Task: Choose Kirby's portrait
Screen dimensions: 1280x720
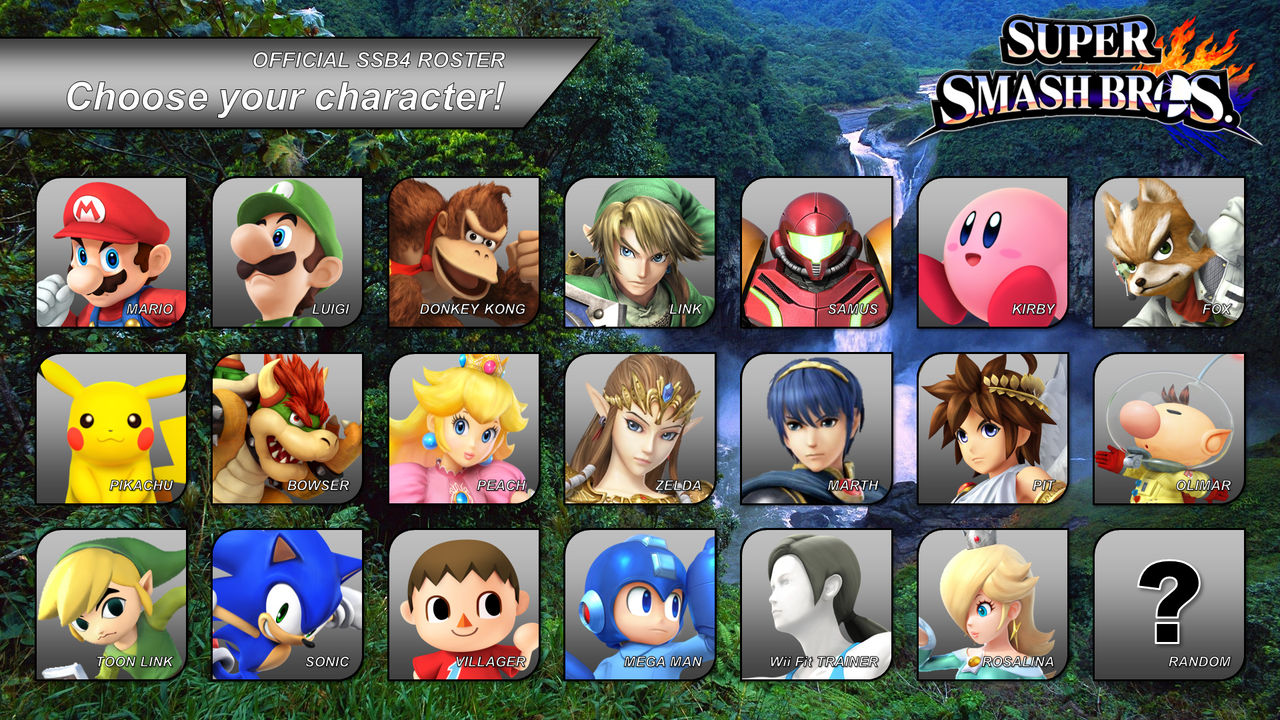Action: click(991, 250)
